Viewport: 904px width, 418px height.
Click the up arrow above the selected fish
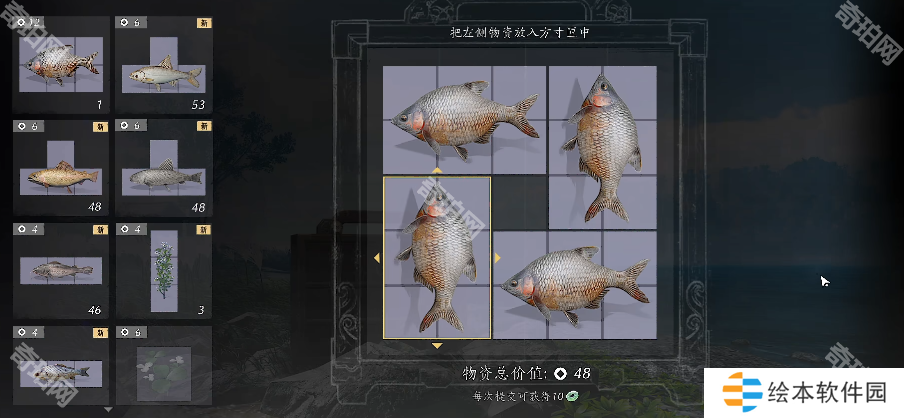pyautogui.click(x=437, y=171)
